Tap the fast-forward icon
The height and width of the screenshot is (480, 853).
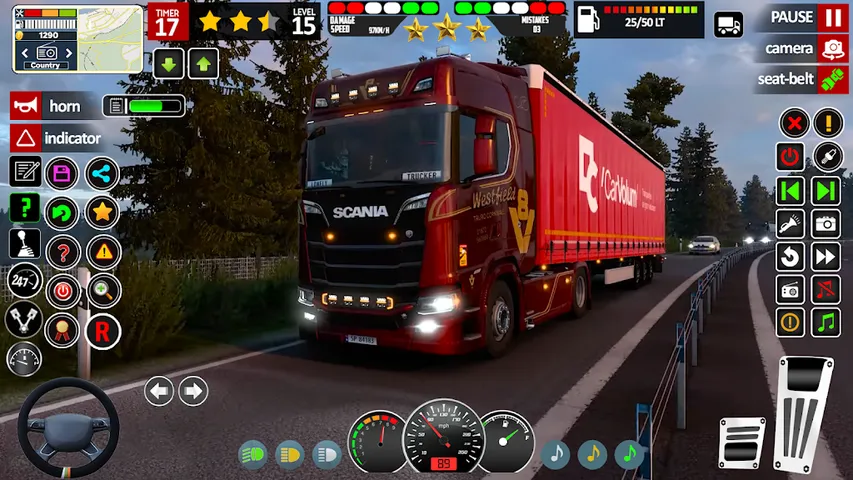pyautogui.click(x=826, y=257)
